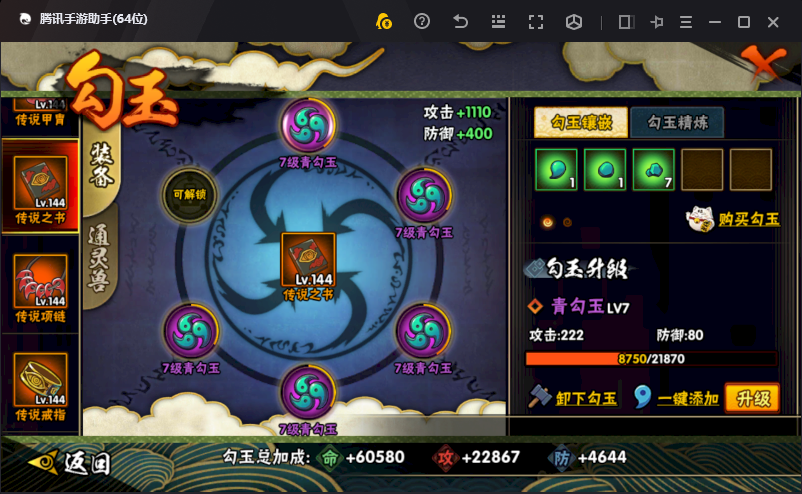The image size is (802, 494).
Task: Go back with the 返回 button
Action: (x=72, y=463)
